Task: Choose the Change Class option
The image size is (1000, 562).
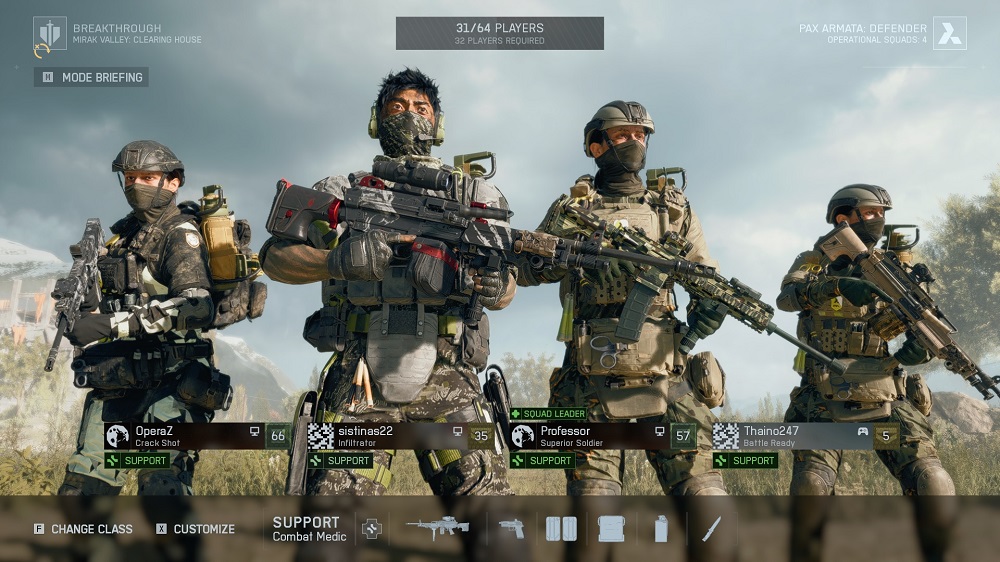Action: coord(83,529)
